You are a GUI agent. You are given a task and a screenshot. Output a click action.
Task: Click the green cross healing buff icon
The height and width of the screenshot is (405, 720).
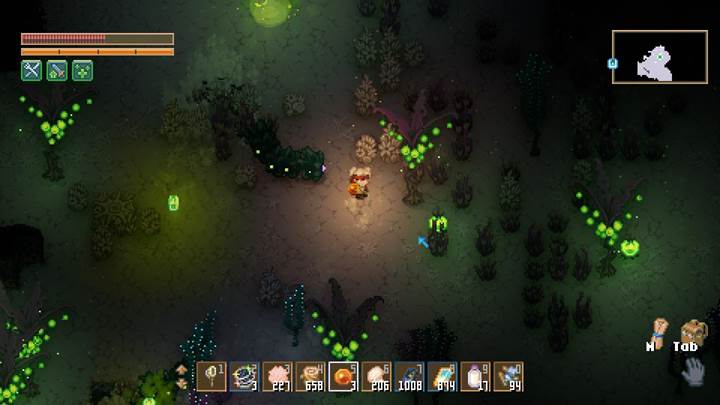pyautogui.click(x=82, y=70)
